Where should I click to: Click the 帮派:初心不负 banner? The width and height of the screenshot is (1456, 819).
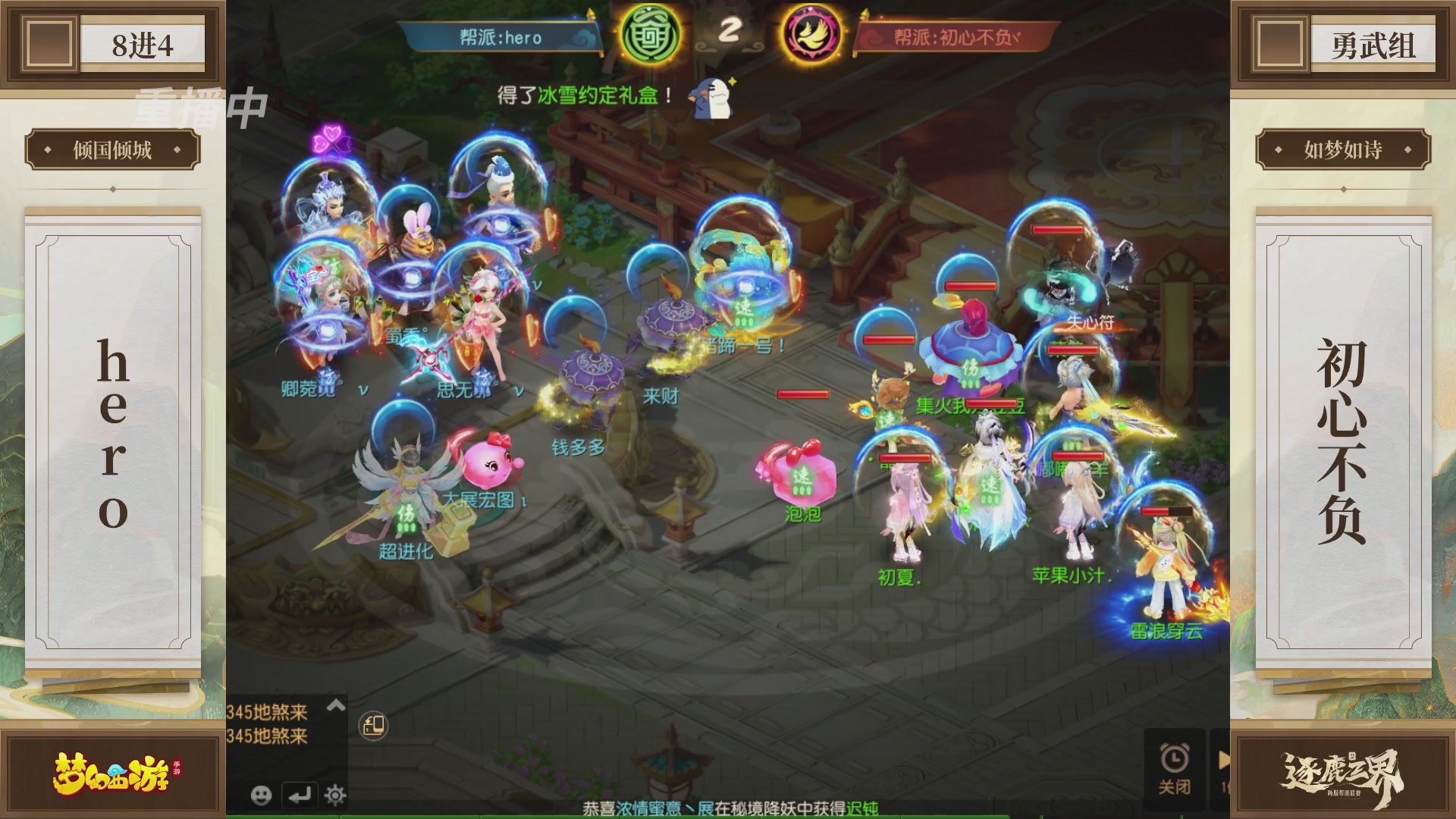tap(955, 38)
